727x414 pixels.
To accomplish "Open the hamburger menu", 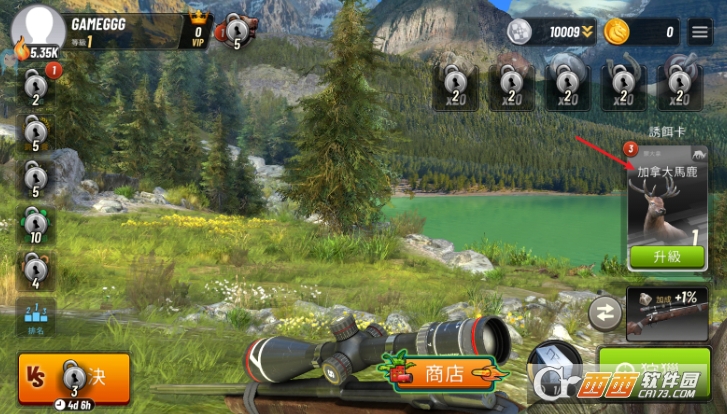I will tap(700, 31).
